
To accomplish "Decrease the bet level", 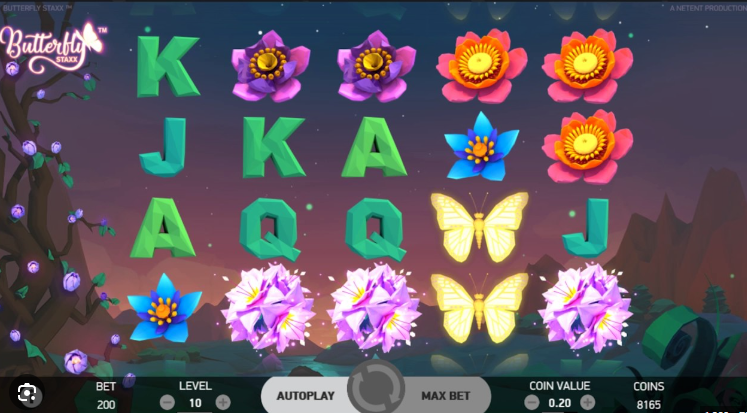I will coord(167,402).
